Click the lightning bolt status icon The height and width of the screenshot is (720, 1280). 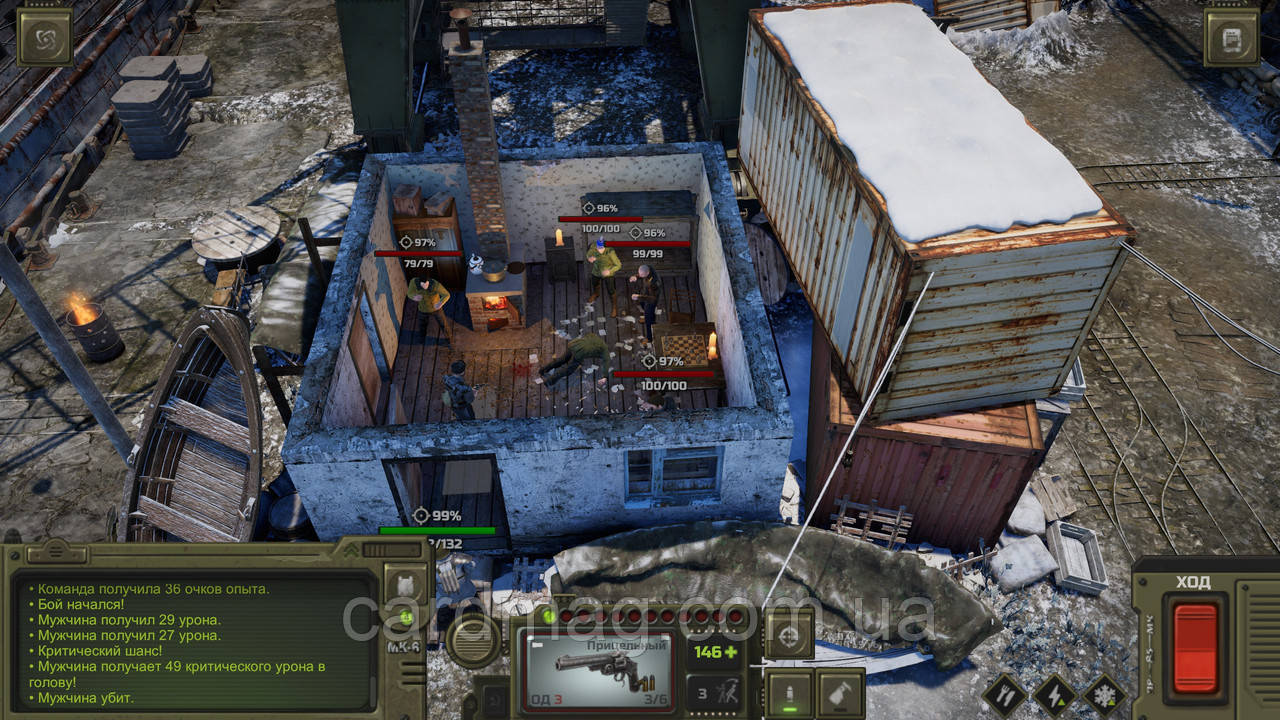pyautogui.click(x=1054, y=695)
